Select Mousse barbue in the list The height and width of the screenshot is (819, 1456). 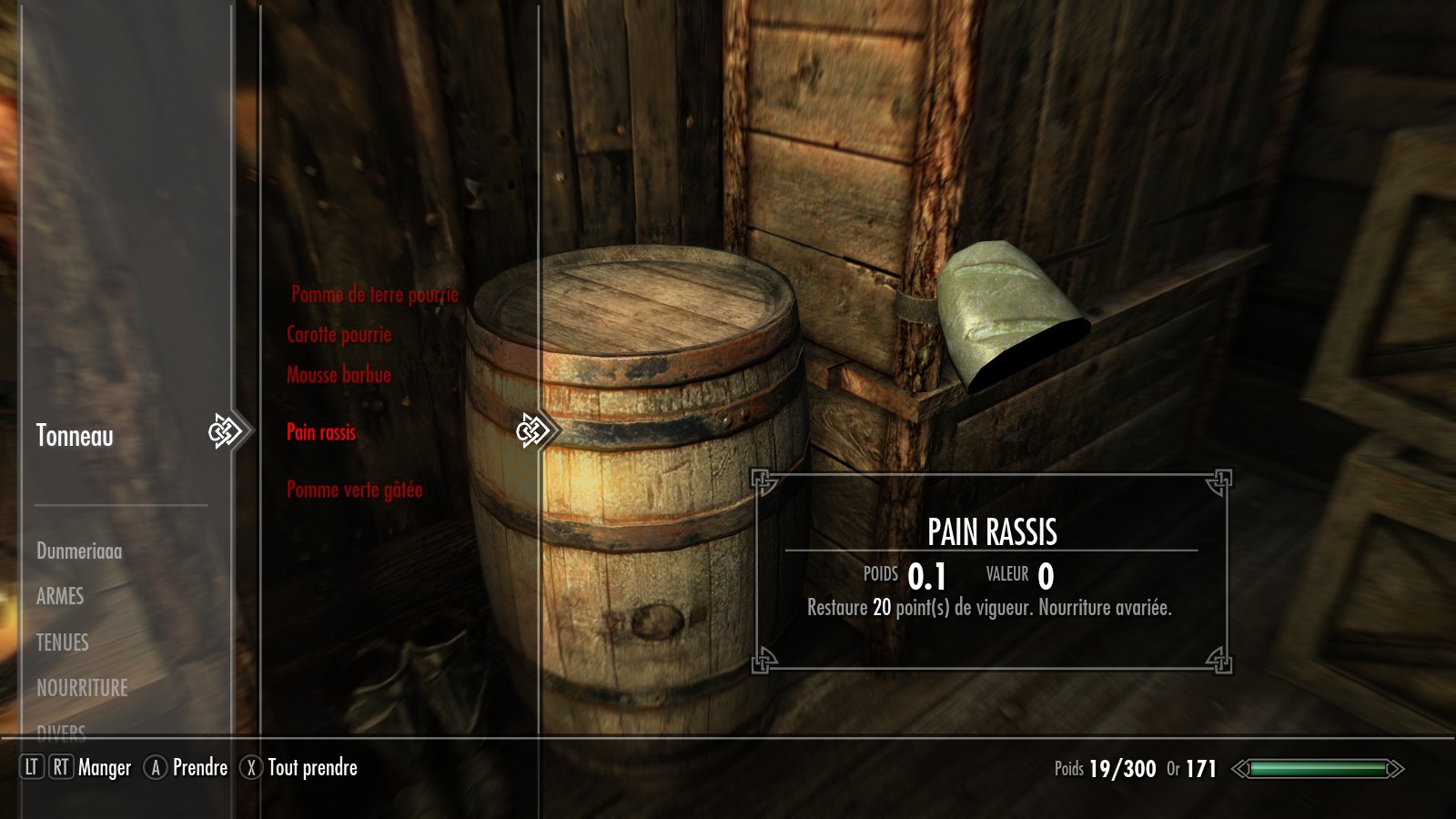[339, 375]
